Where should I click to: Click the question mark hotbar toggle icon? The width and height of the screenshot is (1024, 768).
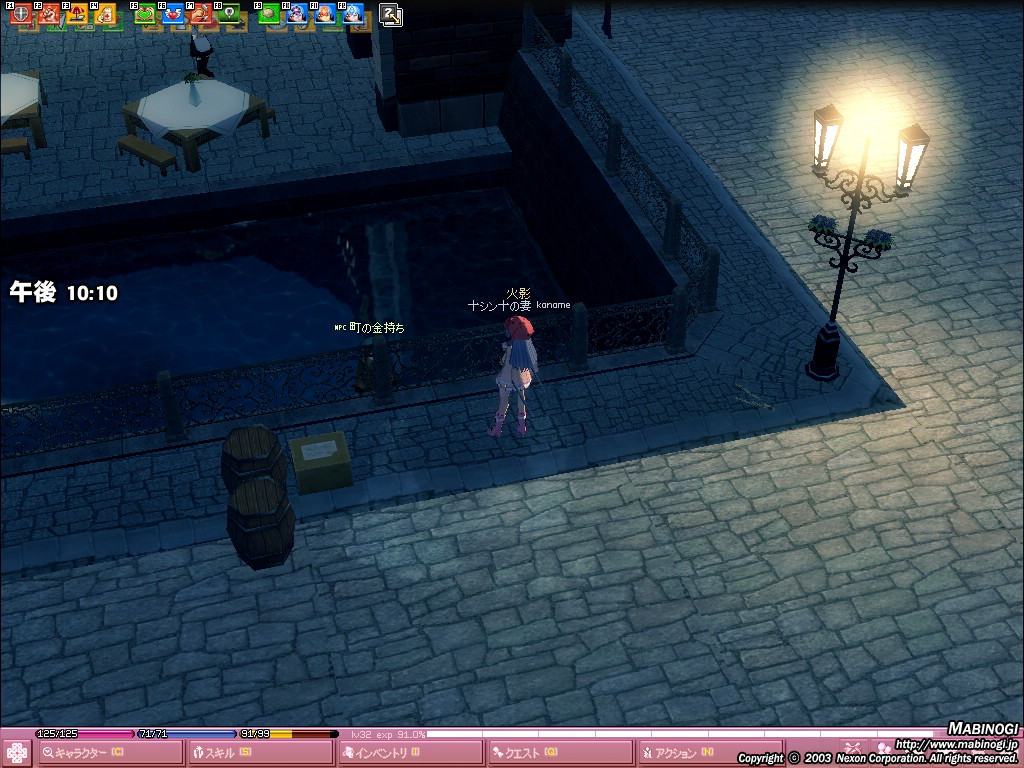(392, 14)
